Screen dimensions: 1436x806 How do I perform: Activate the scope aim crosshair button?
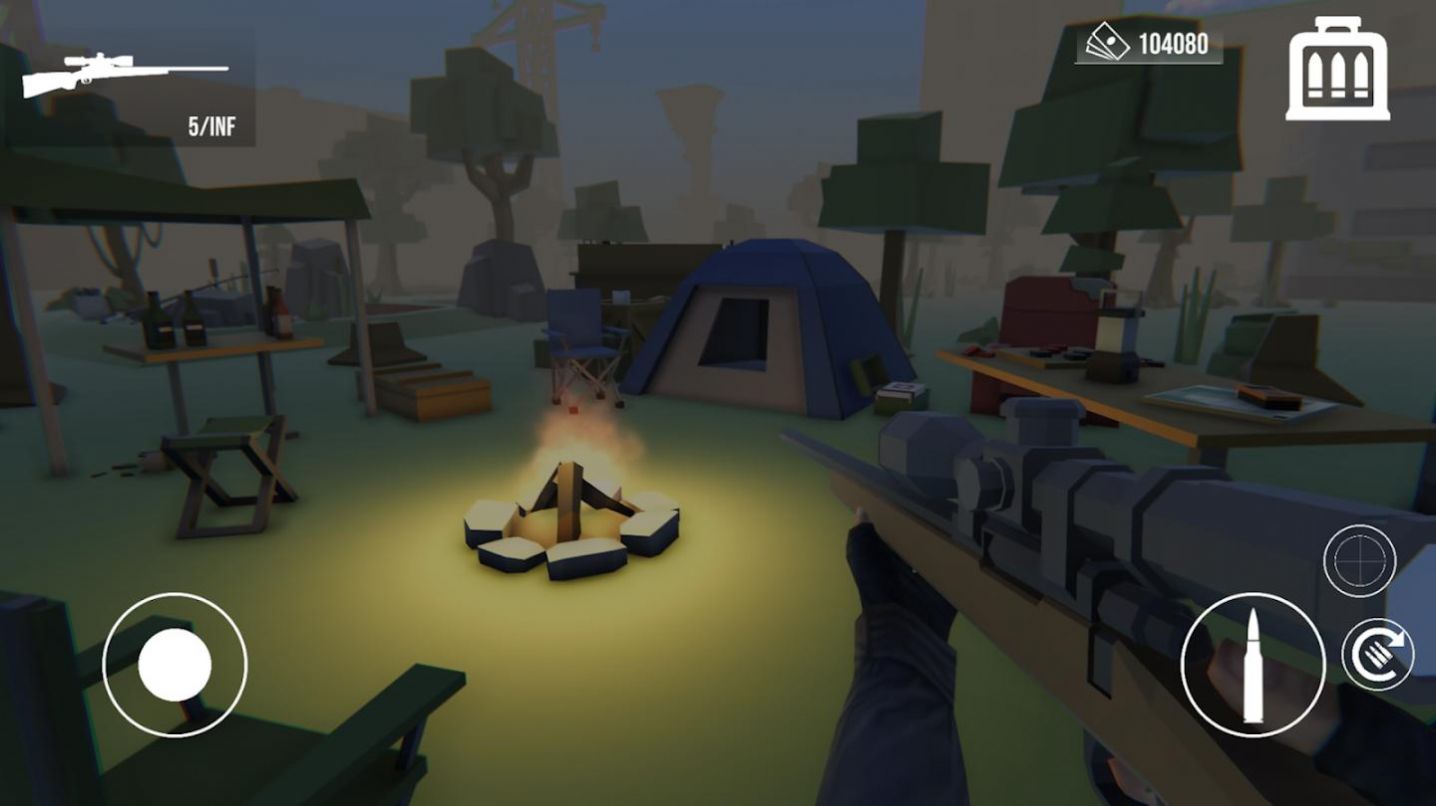(x=1359, y=560)
